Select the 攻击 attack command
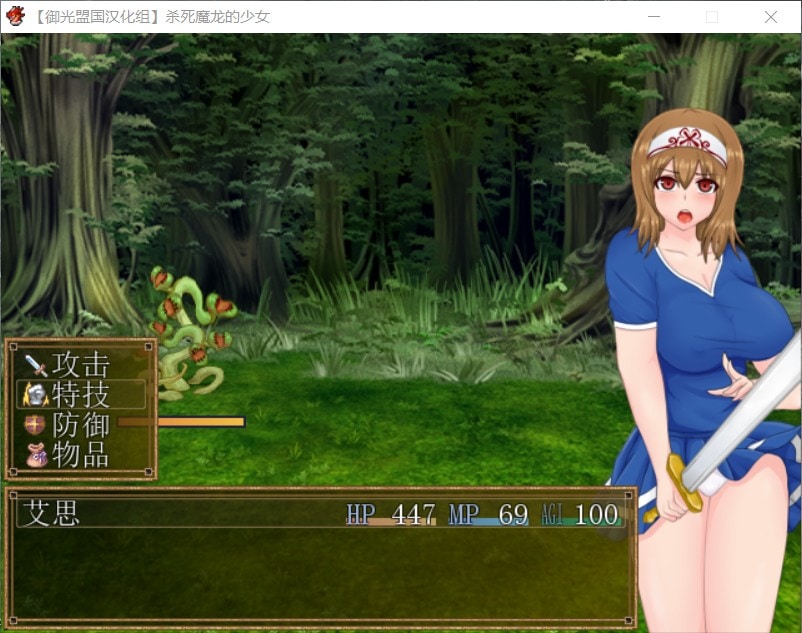 (x=80, y=364)
